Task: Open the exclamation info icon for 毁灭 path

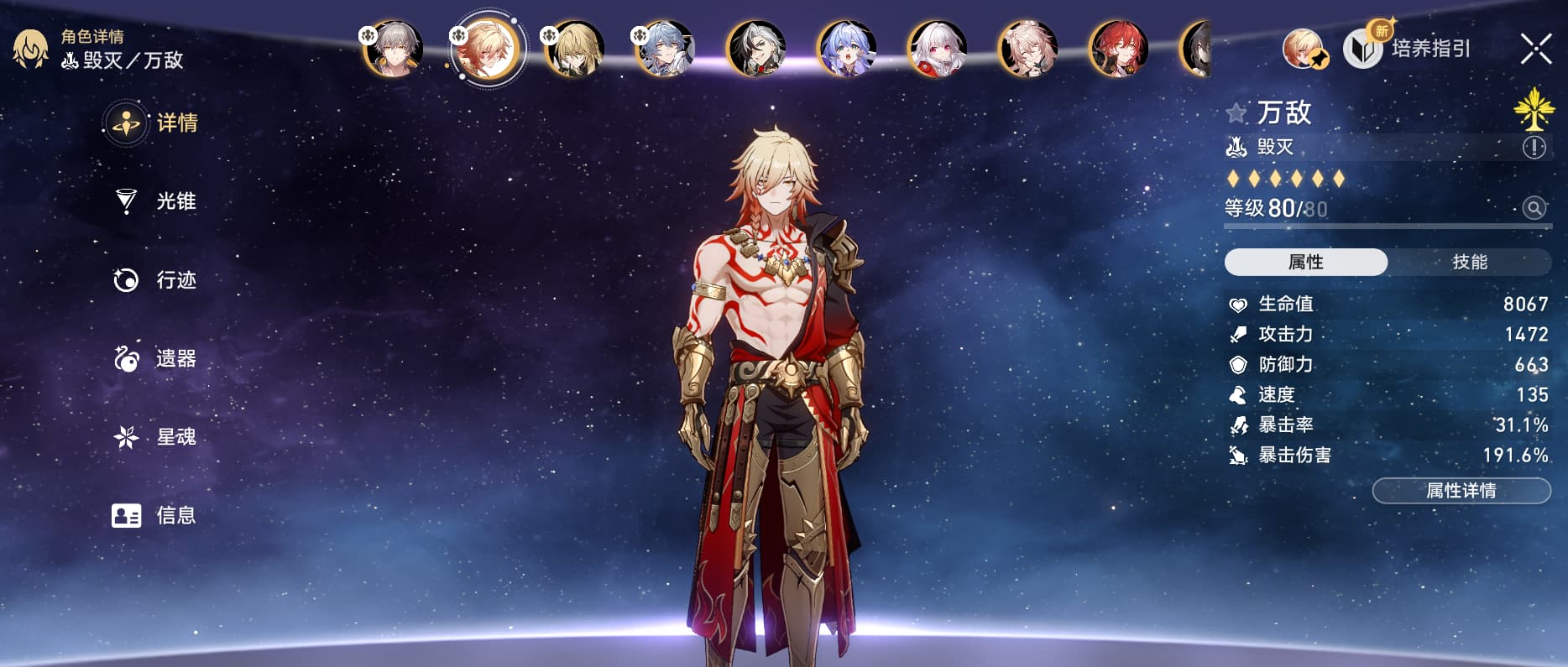Action: pyautogui.click(x=1534, y=148)
